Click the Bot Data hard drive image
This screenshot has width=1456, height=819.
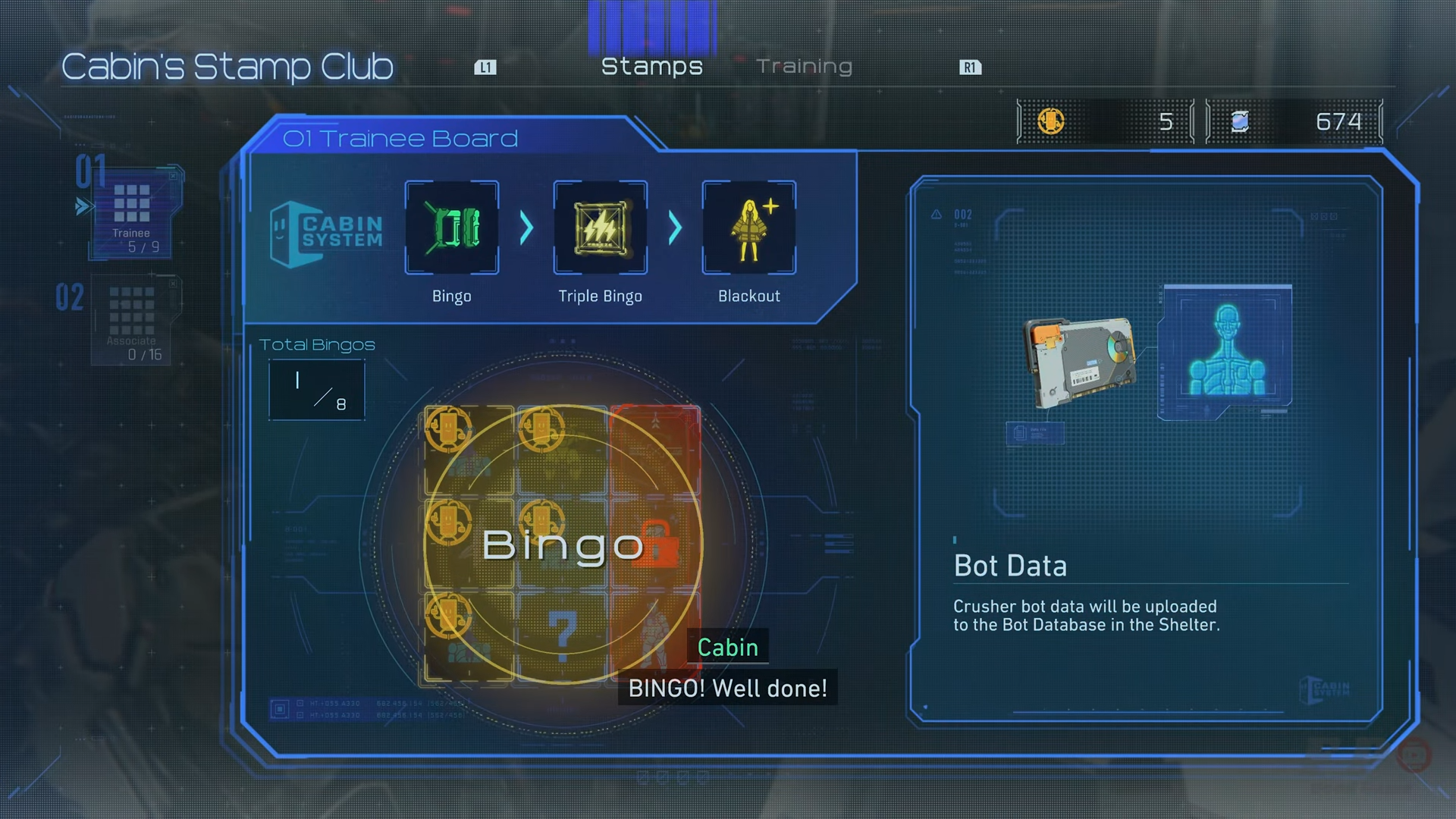(1079, 362)
